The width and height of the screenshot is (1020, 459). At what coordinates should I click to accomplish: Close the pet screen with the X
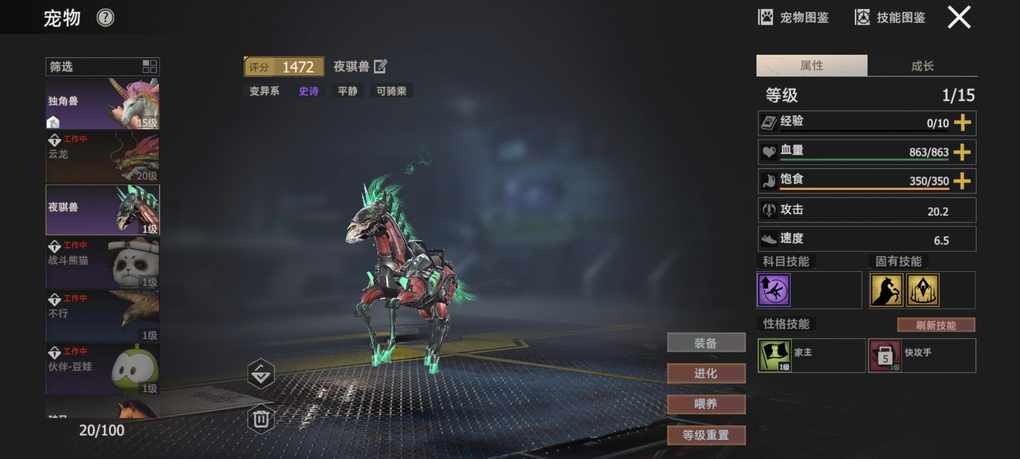(959, 17)
